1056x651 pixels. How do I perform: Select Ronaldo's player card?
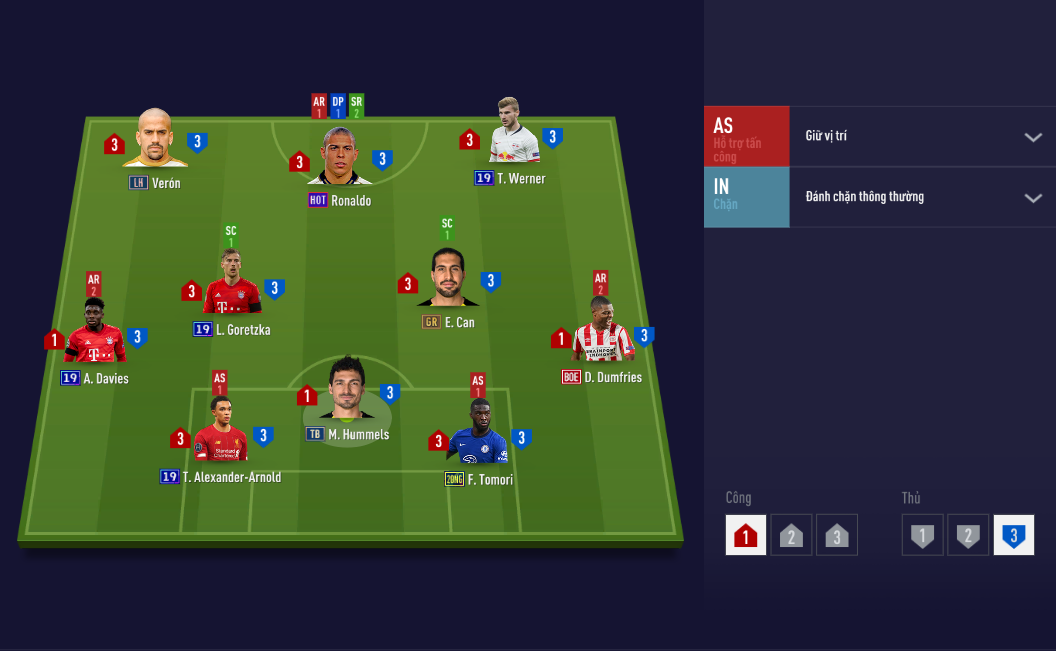click(340, 158)
